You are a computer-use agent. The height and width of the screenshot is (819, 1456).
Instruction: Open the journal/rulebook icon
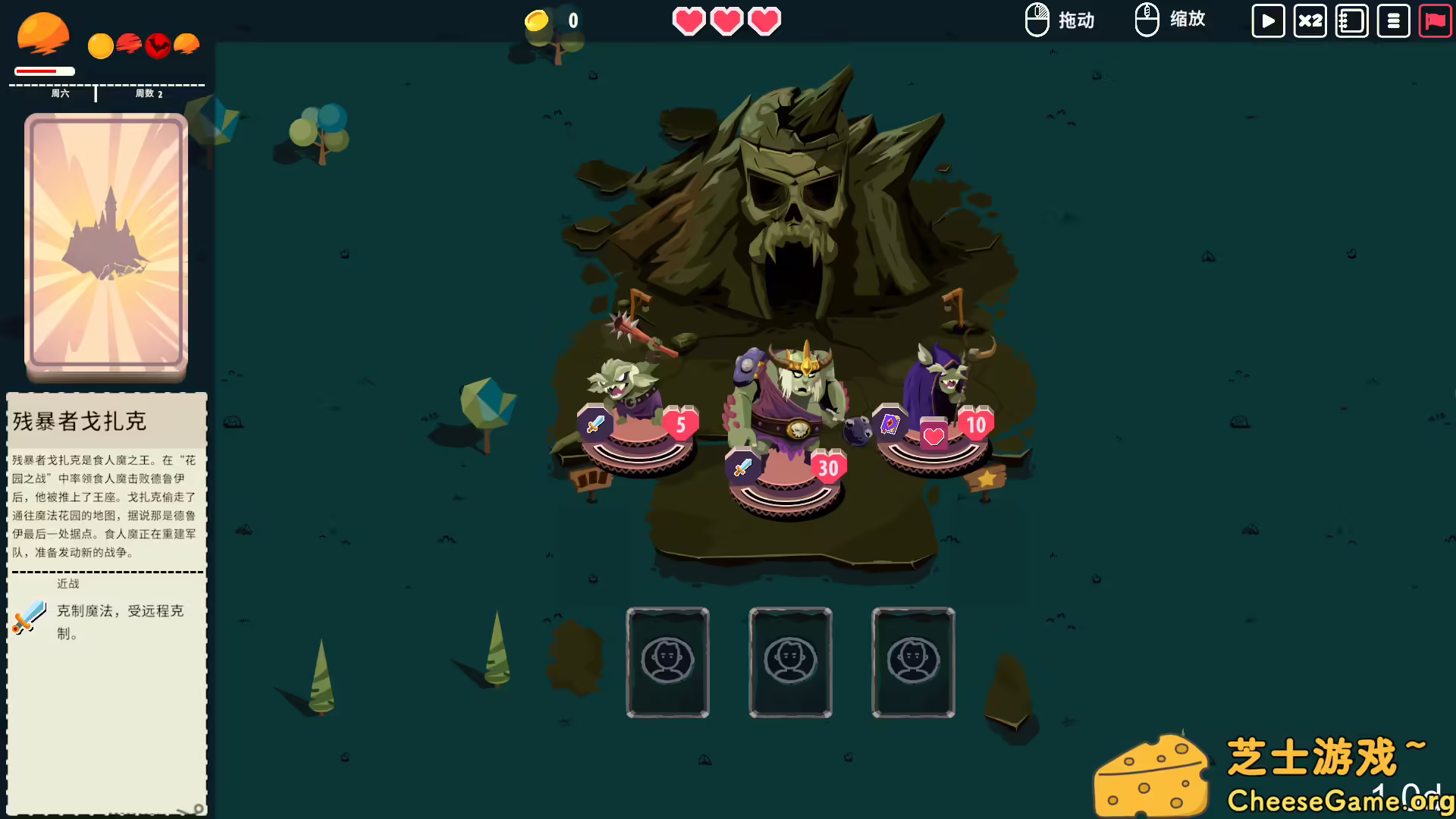point(1352,20)
